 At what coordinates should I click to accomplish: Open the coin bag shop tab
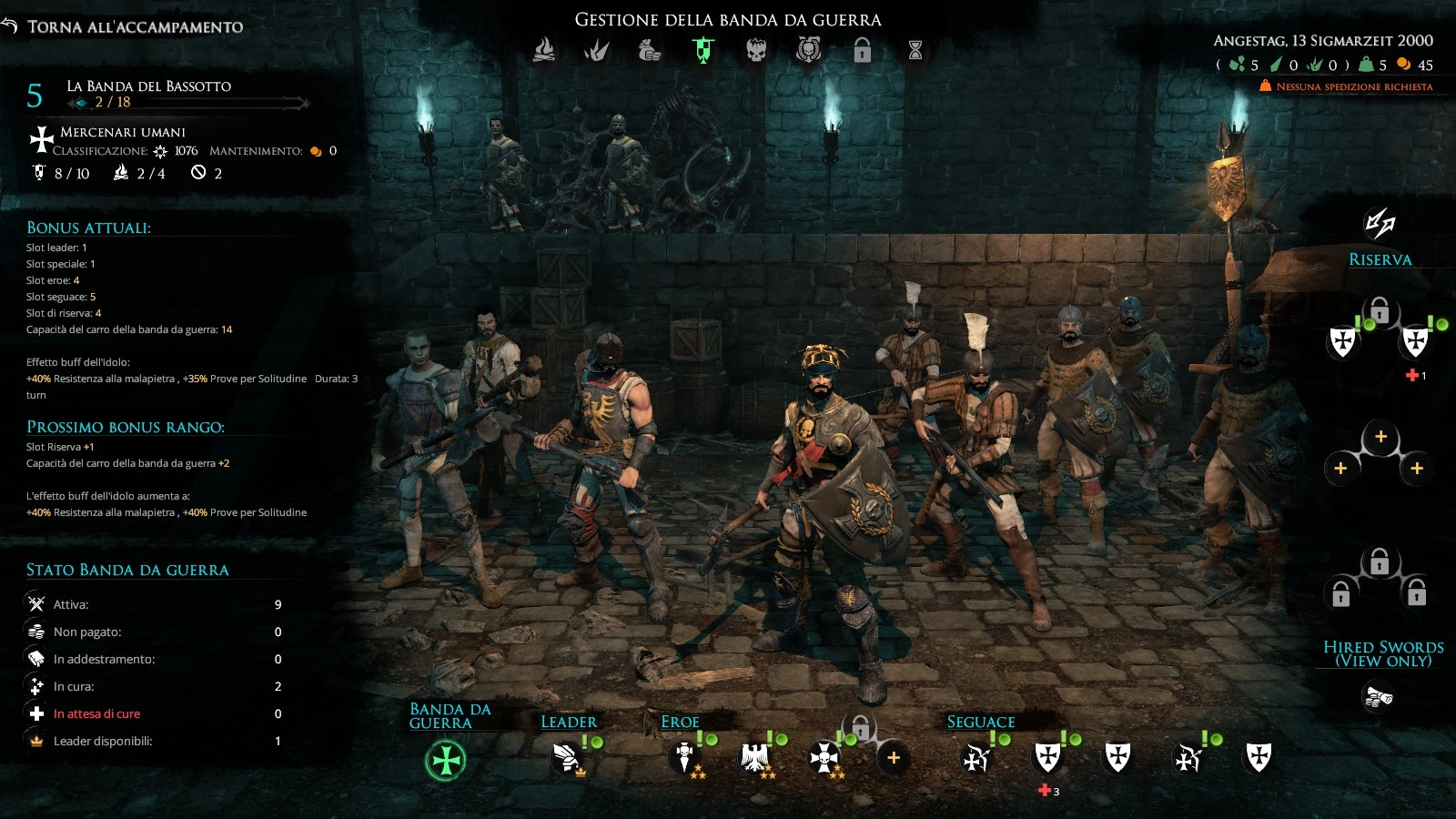click(x=650, y=50)
